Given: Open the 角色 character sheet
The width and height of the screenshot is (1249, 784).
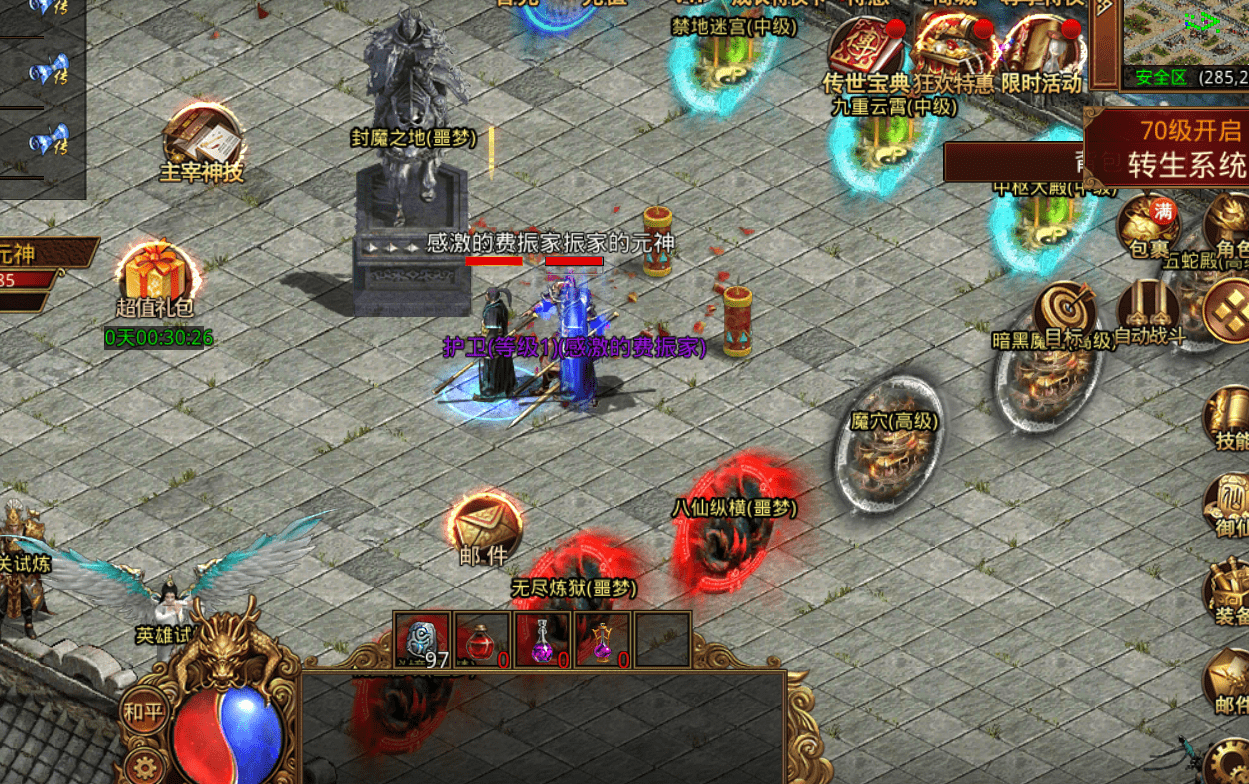Looking at the screenshot, I should pos(1226,225).
